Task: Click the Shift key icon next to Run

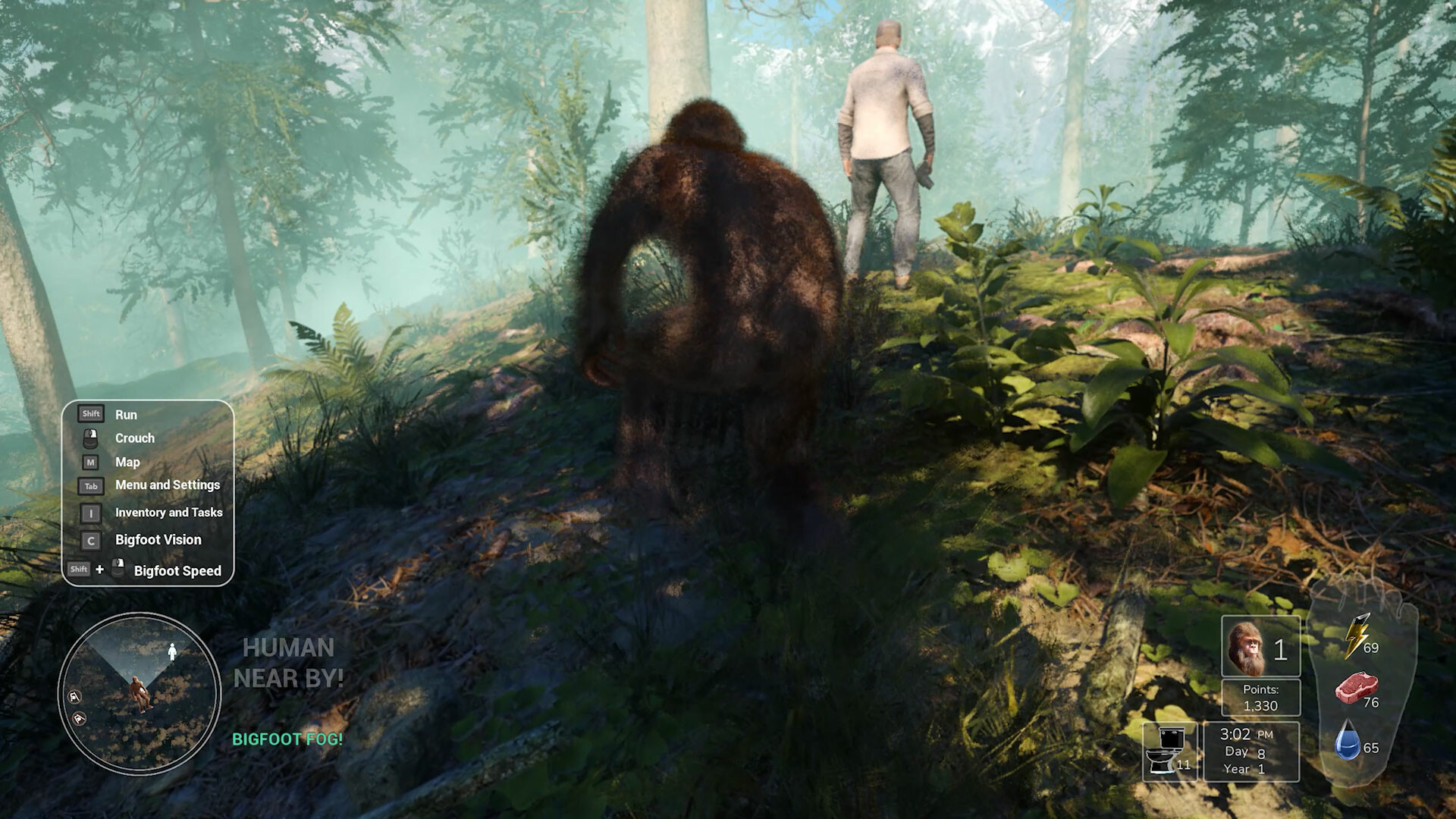Action: click(x=89, y=413)
